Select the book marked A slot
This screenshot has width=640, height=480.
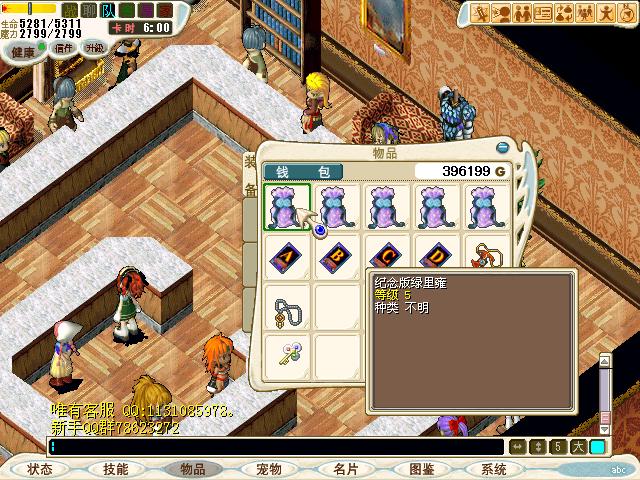tap(286, 257)
